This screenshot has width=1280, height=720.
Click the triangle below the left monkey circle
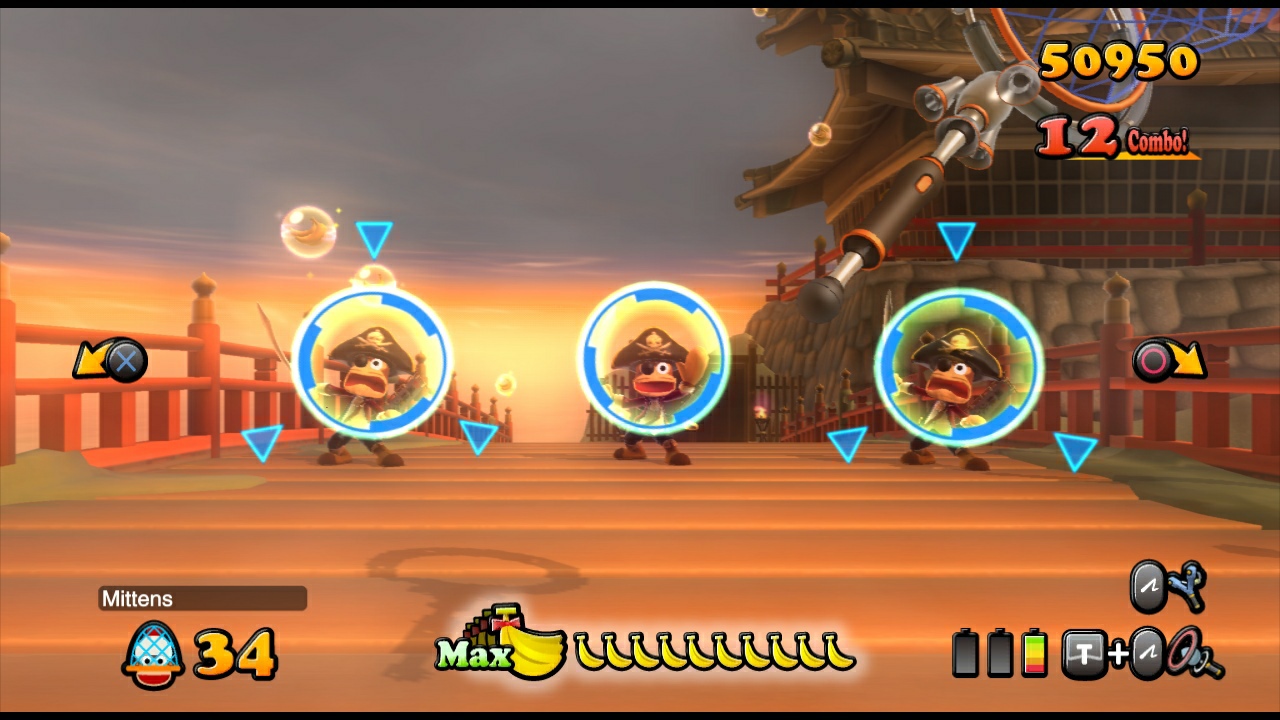(263, 440)
